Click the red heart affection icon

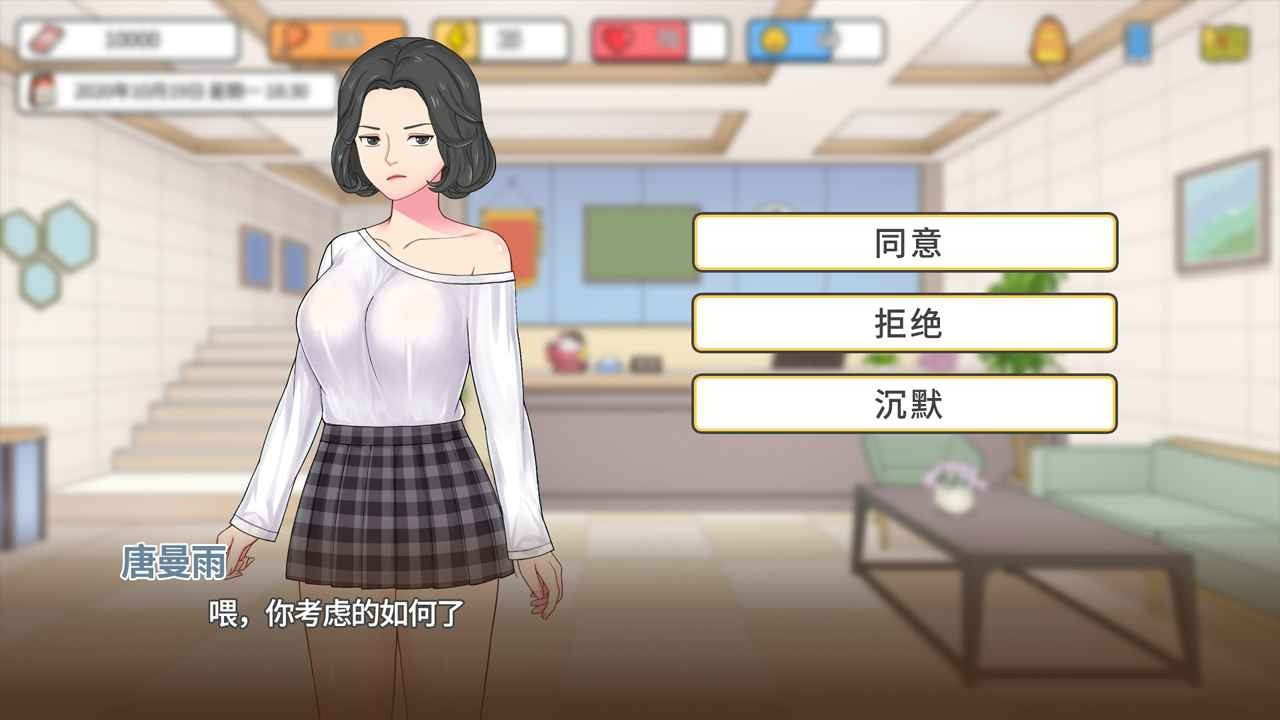pyautogui.click(x=619, y=39)
